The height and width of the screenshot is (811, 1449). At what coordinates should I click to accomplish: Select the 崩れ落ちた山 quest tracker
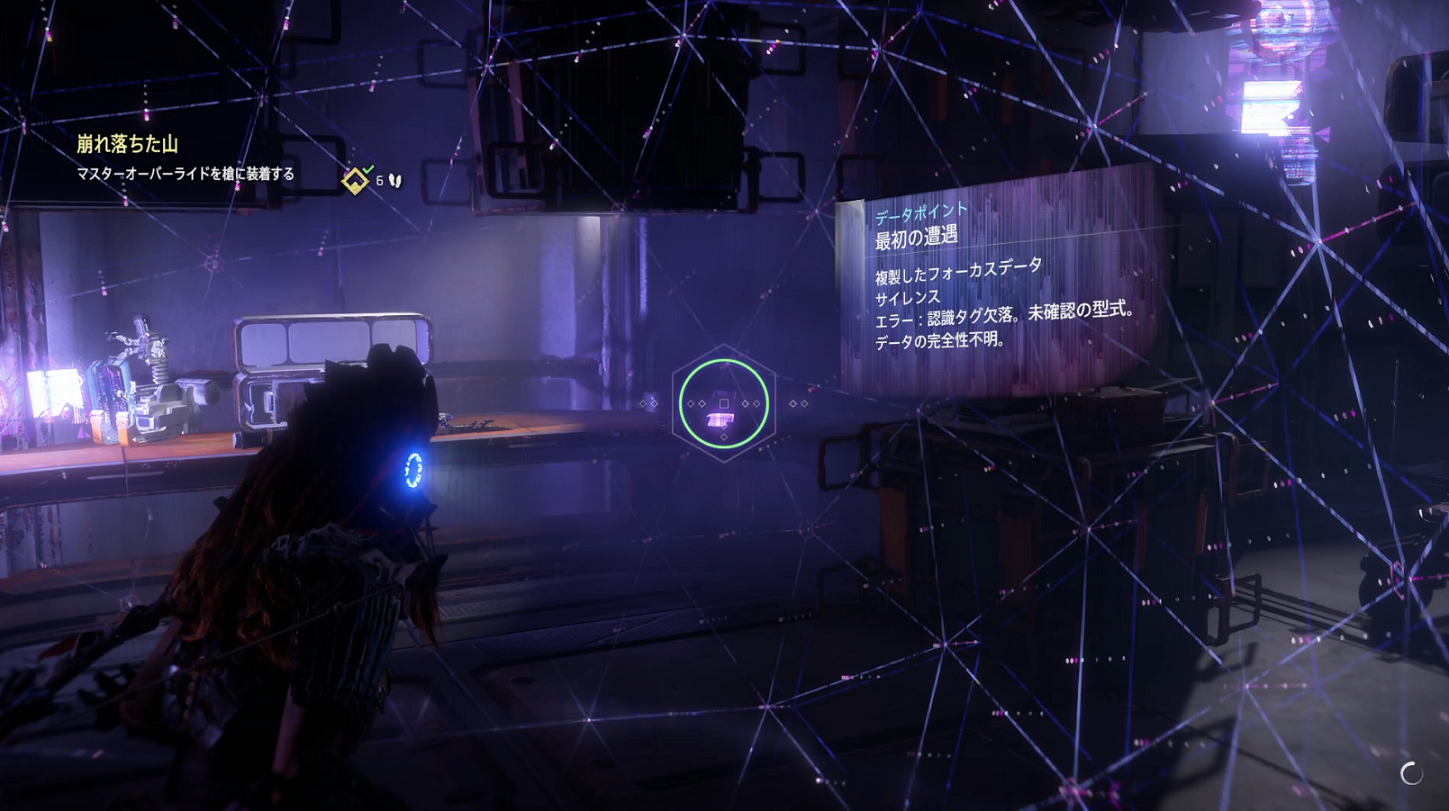(127, 144)
